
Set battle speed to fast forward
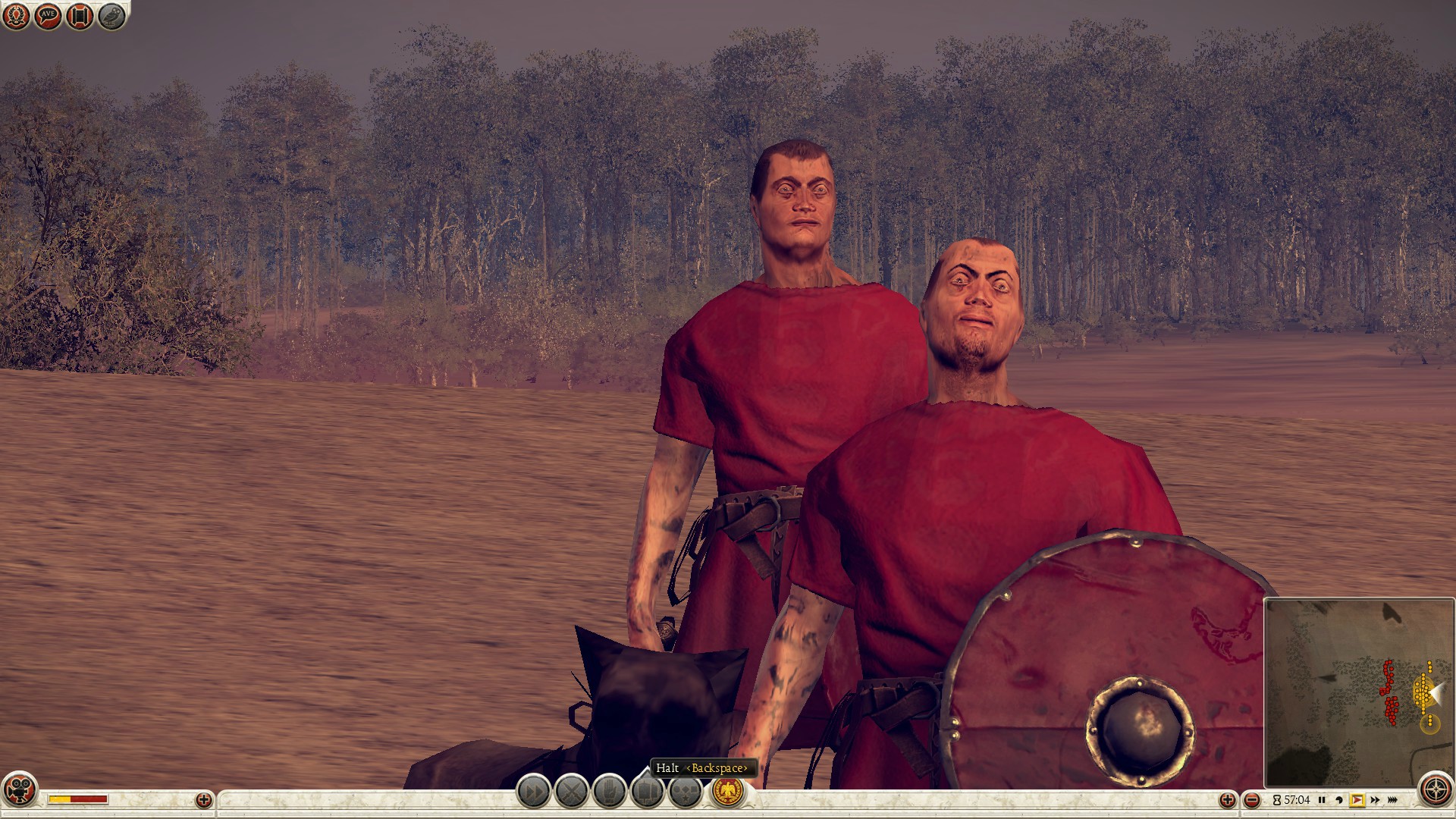(x=1375, y=800)
